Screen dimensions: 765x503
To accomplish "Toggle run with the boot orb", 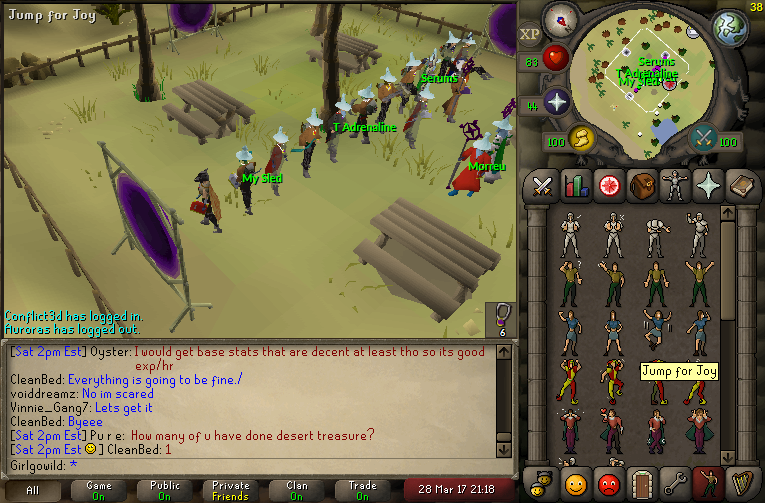I will point(581,137).
